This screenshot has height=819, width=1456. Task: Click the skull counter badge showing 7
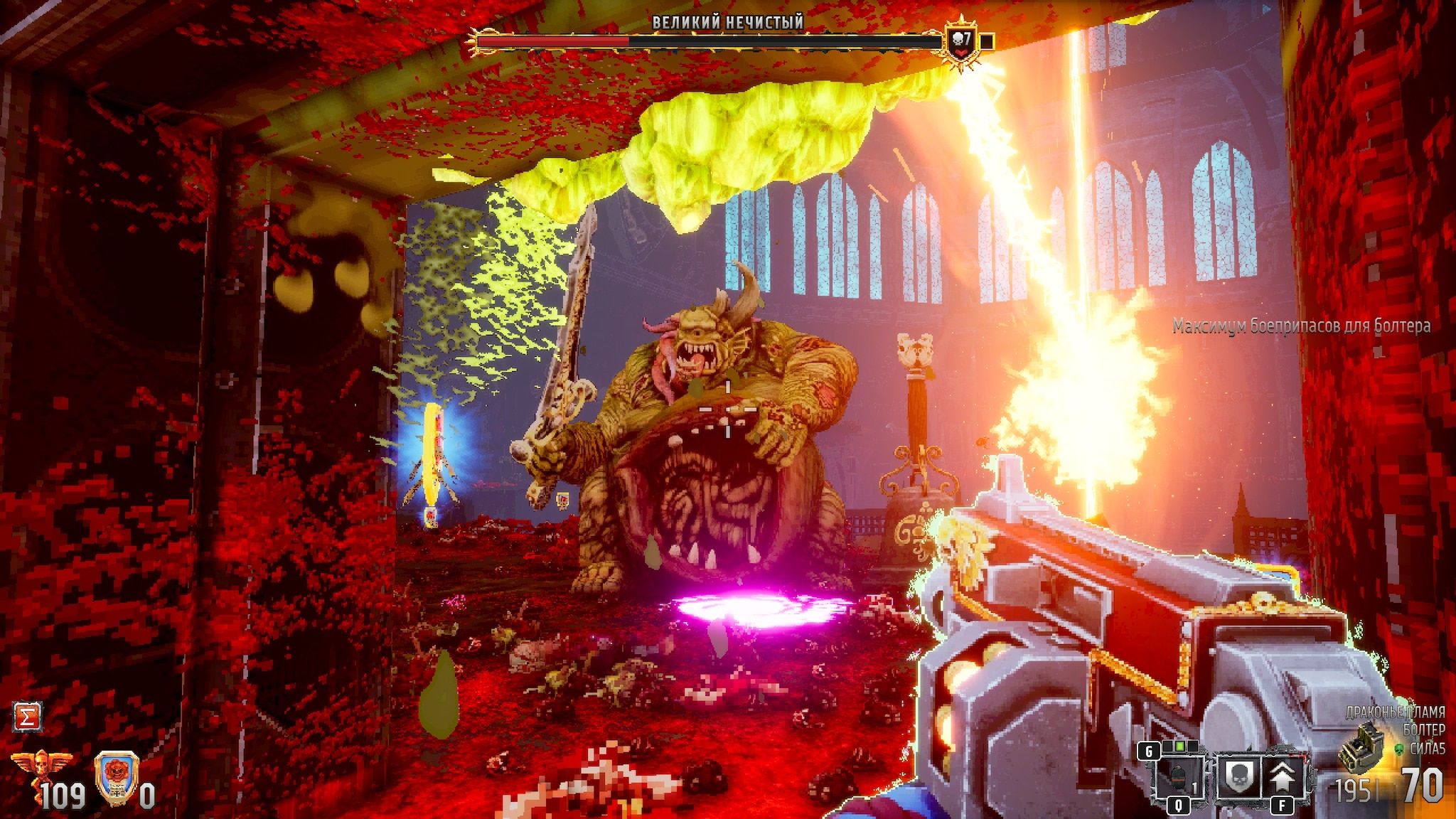click(x=961, y=40)
